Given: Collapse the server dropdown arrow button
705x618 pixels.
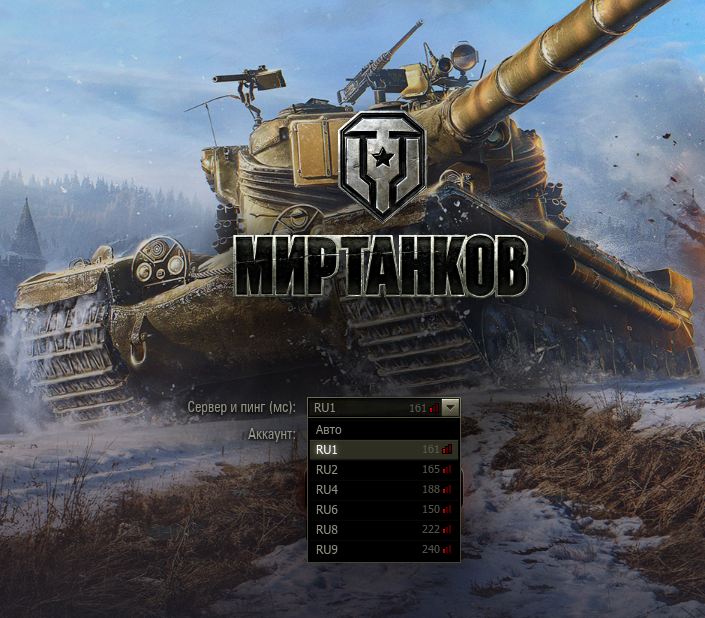Looking at the screenshot, I should [451, 408].
